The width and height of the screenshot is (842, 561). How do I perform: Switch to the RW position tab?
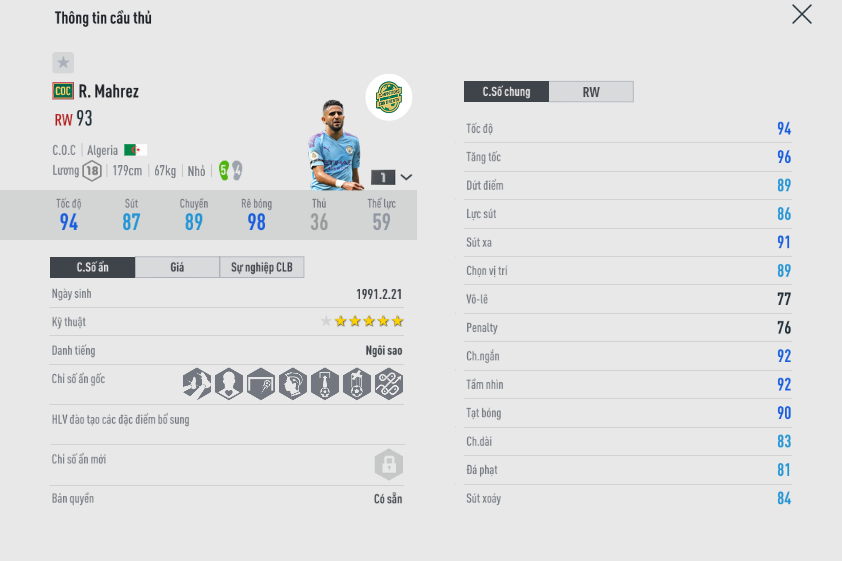(x=591, y=92)
